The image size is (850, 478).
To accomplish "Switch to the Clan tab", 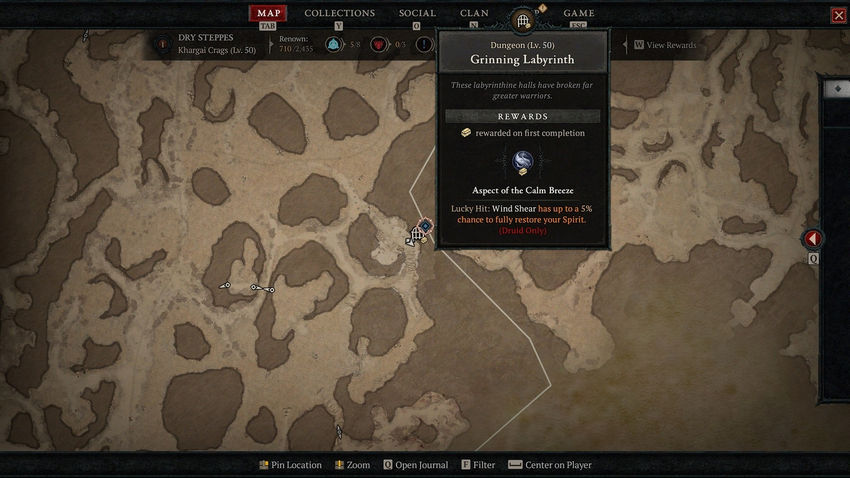I will coord(474,13).
